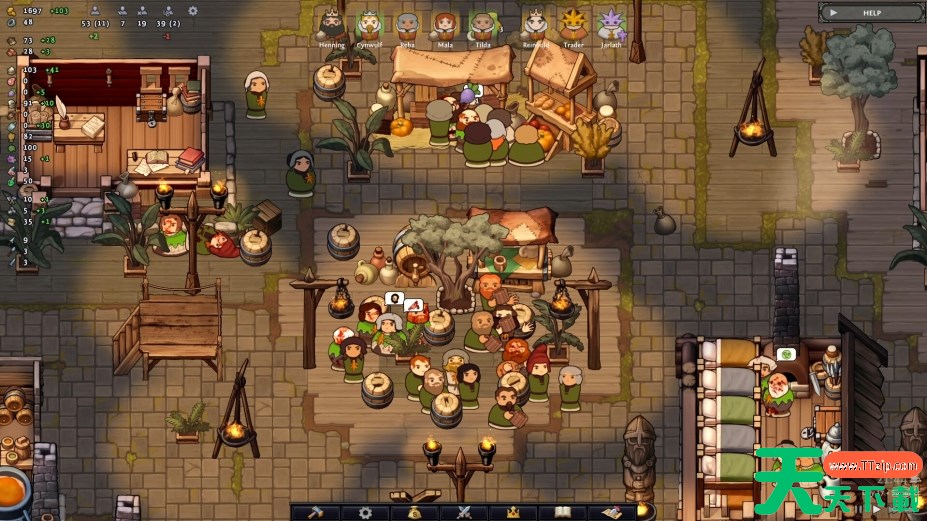
Task: Select Cynwulf's portrait
Action: point(369,24)
